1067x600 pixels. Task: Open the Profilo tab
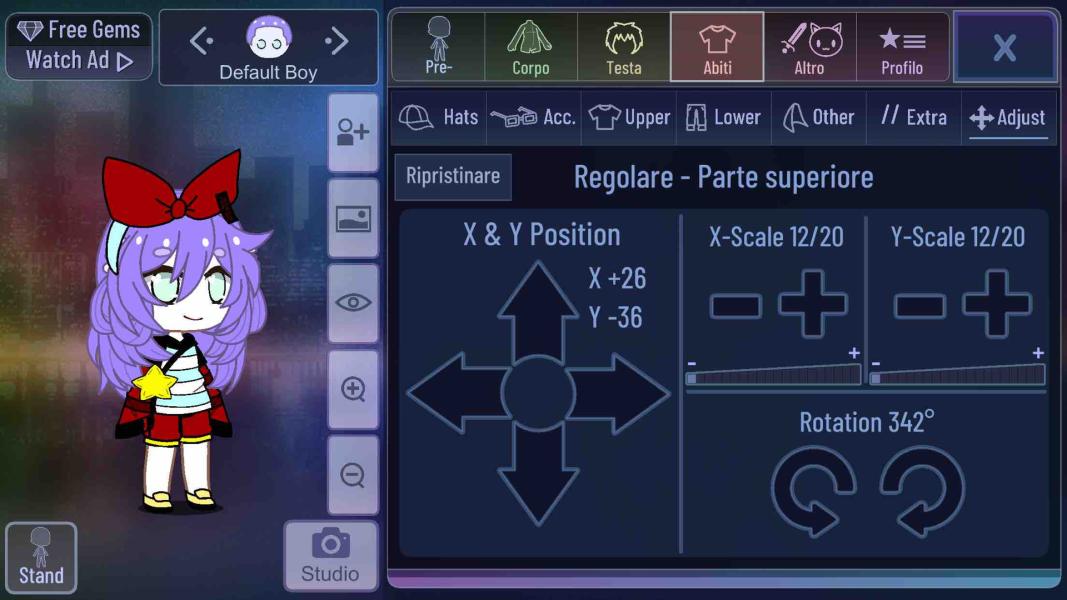click(x=901, y=47)
